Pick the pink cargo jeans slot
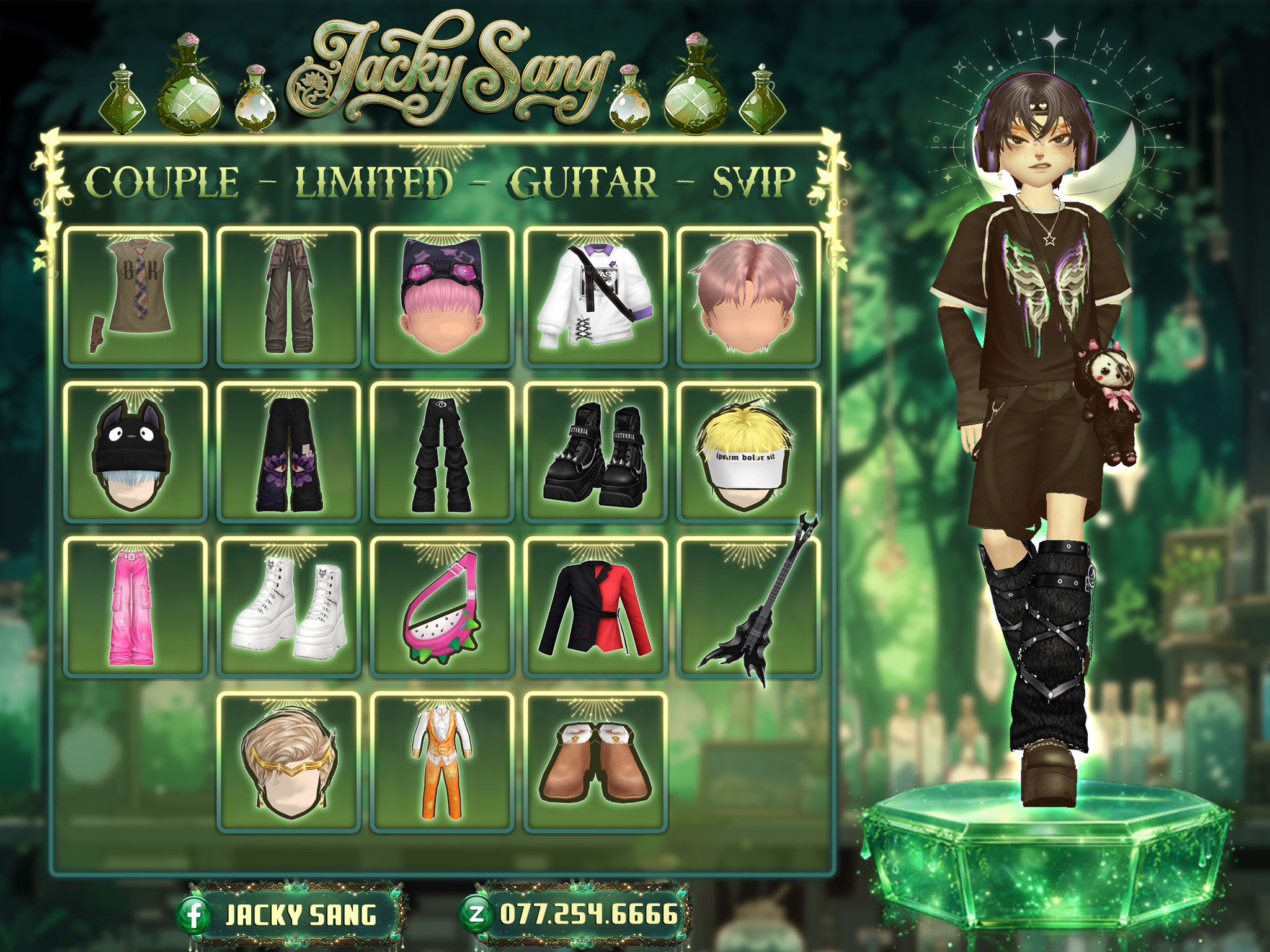 click(135, 607)
